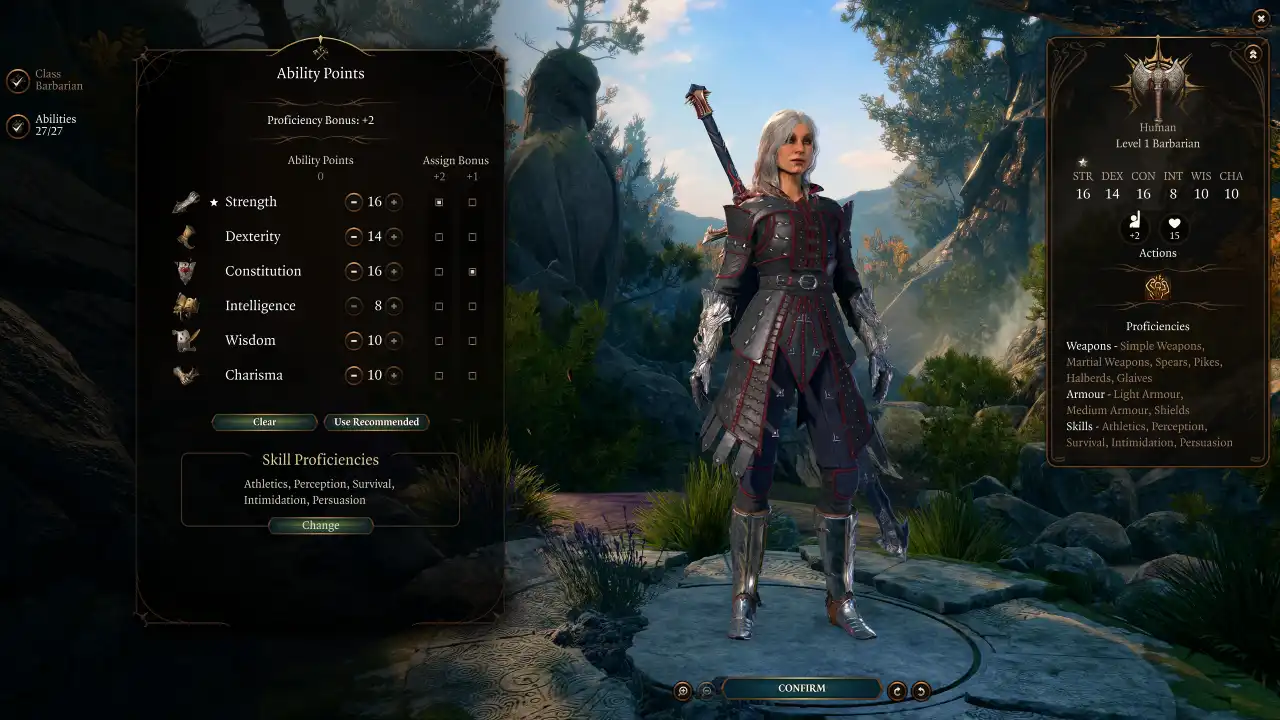Click the Confirm button at the bottom
The image size is (1280, 720).
(801, 688)
